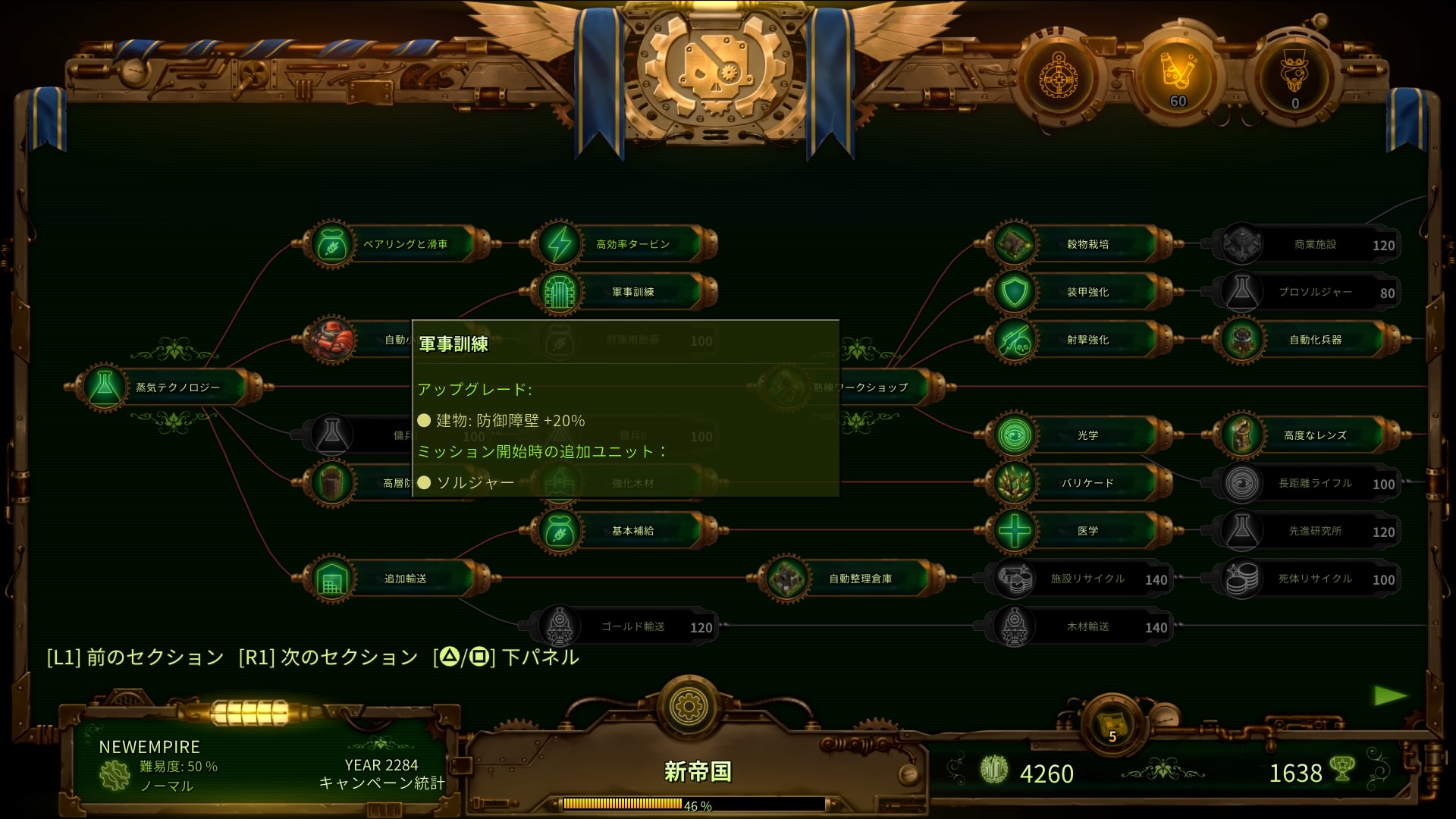Select the 自動整理倉庫 crate icon
Viewport: 1456px width, 819px height.
tap(786, 578)
